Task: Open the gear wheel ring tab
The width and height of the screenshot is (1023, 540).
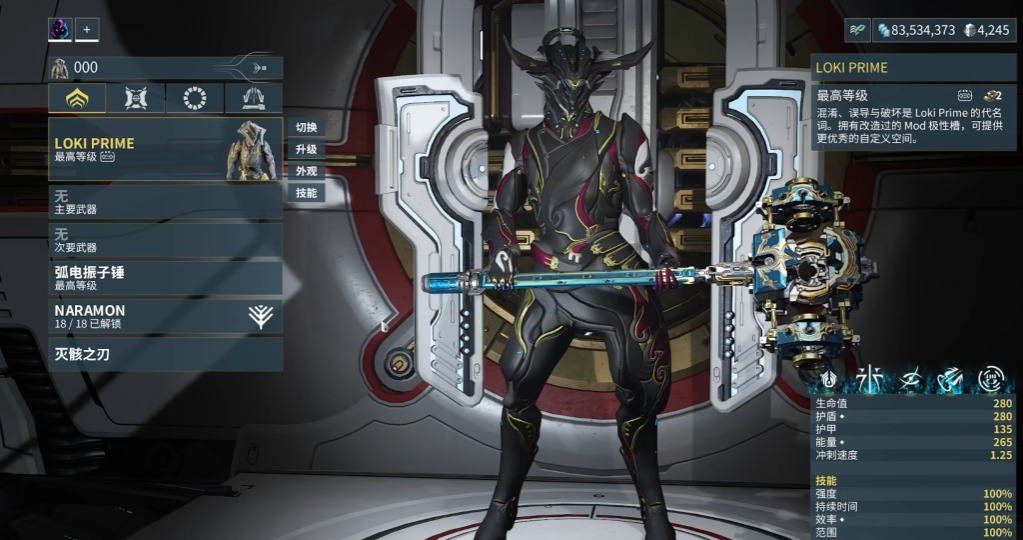Action: (x=195, y=98)
